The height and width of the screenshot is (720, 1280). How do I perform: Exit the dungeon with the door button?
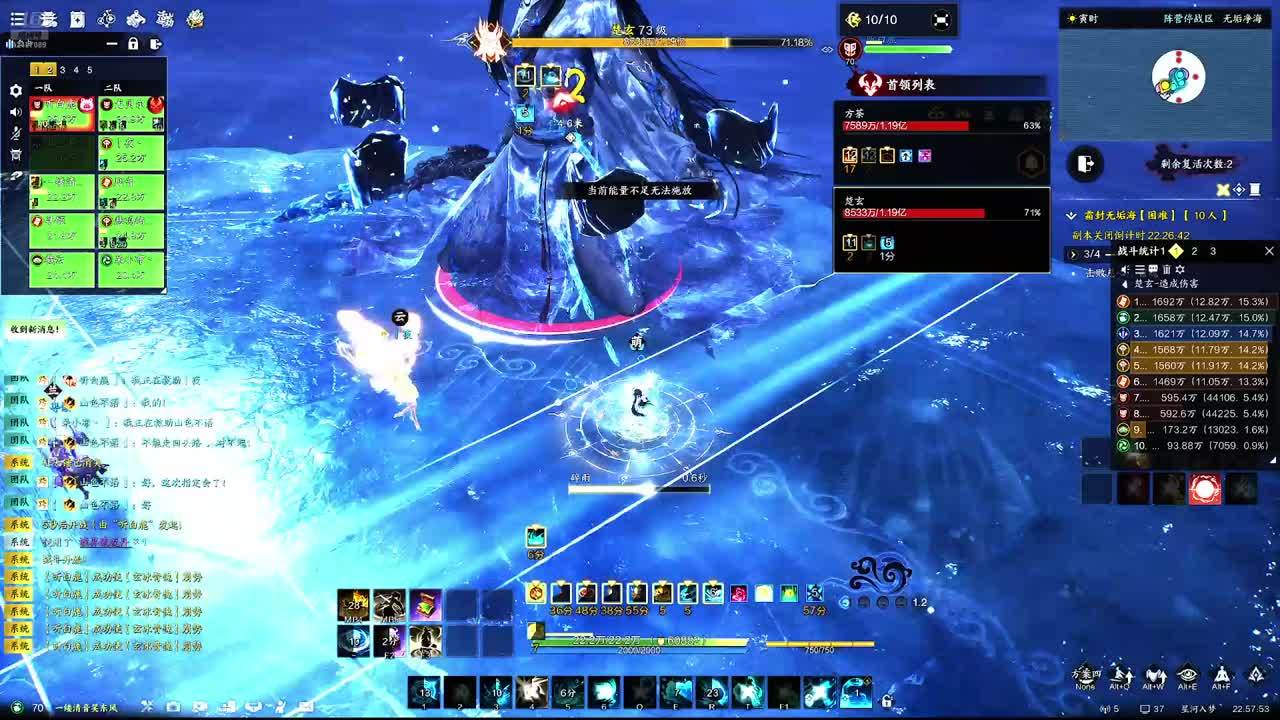tap(1085, 163)
